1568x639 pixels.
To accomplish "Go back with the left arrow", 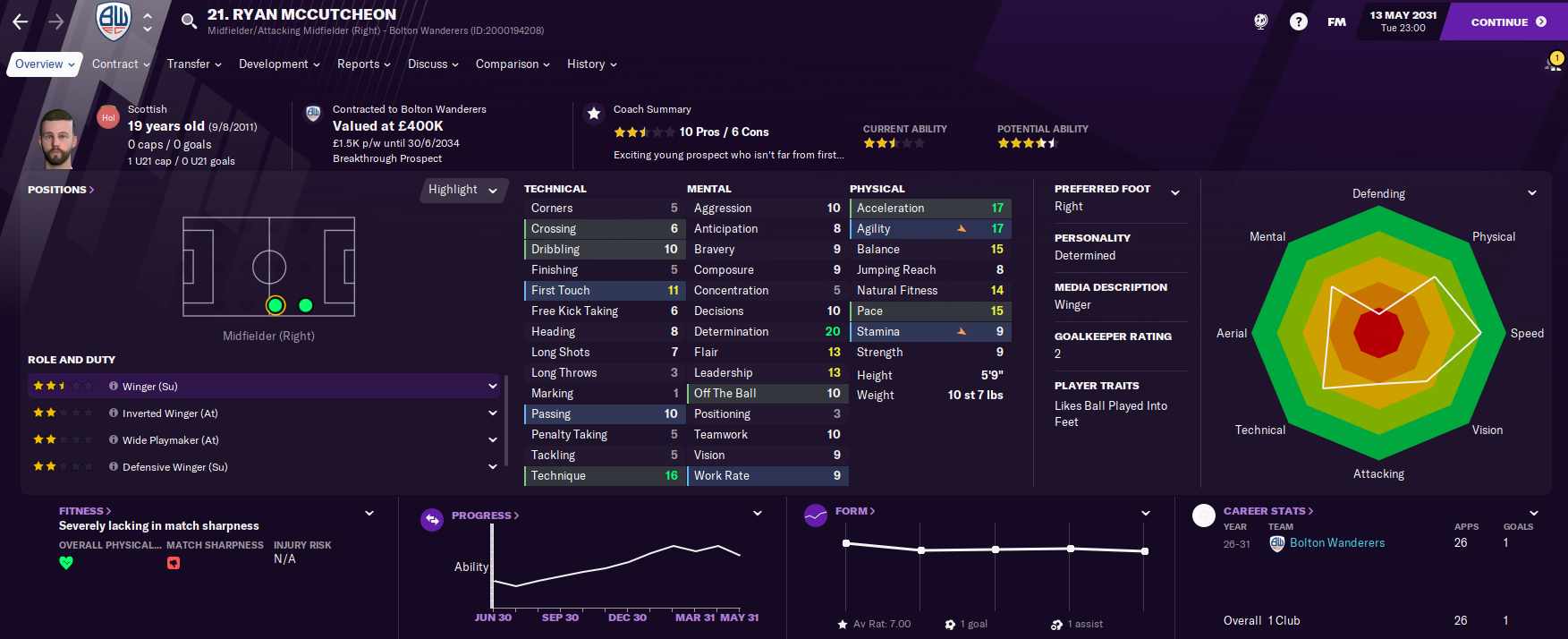I will point(21,21).
